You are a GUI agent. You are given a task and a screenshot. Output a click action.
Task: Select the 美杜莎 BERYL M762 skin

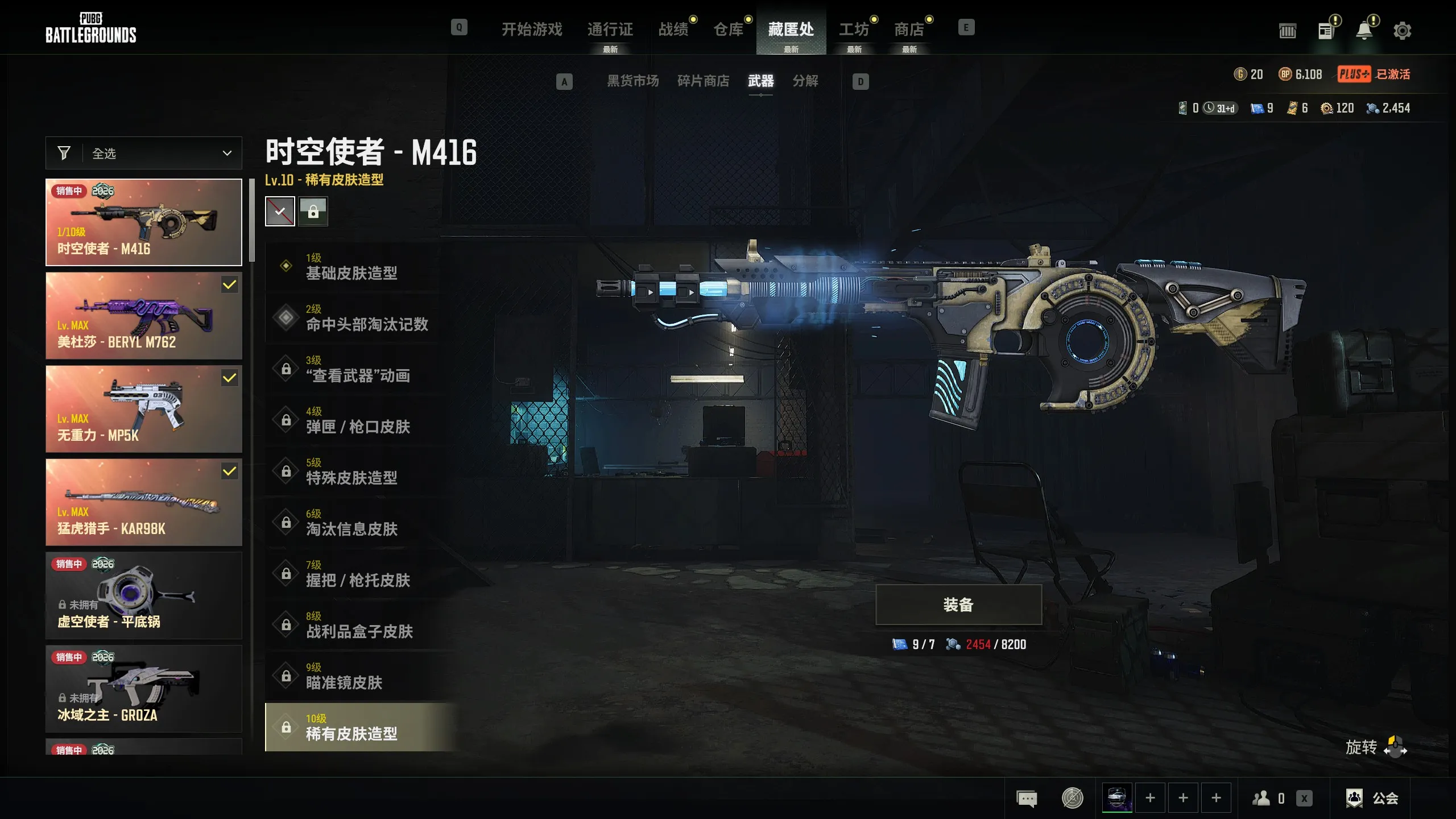pos(144,316)
